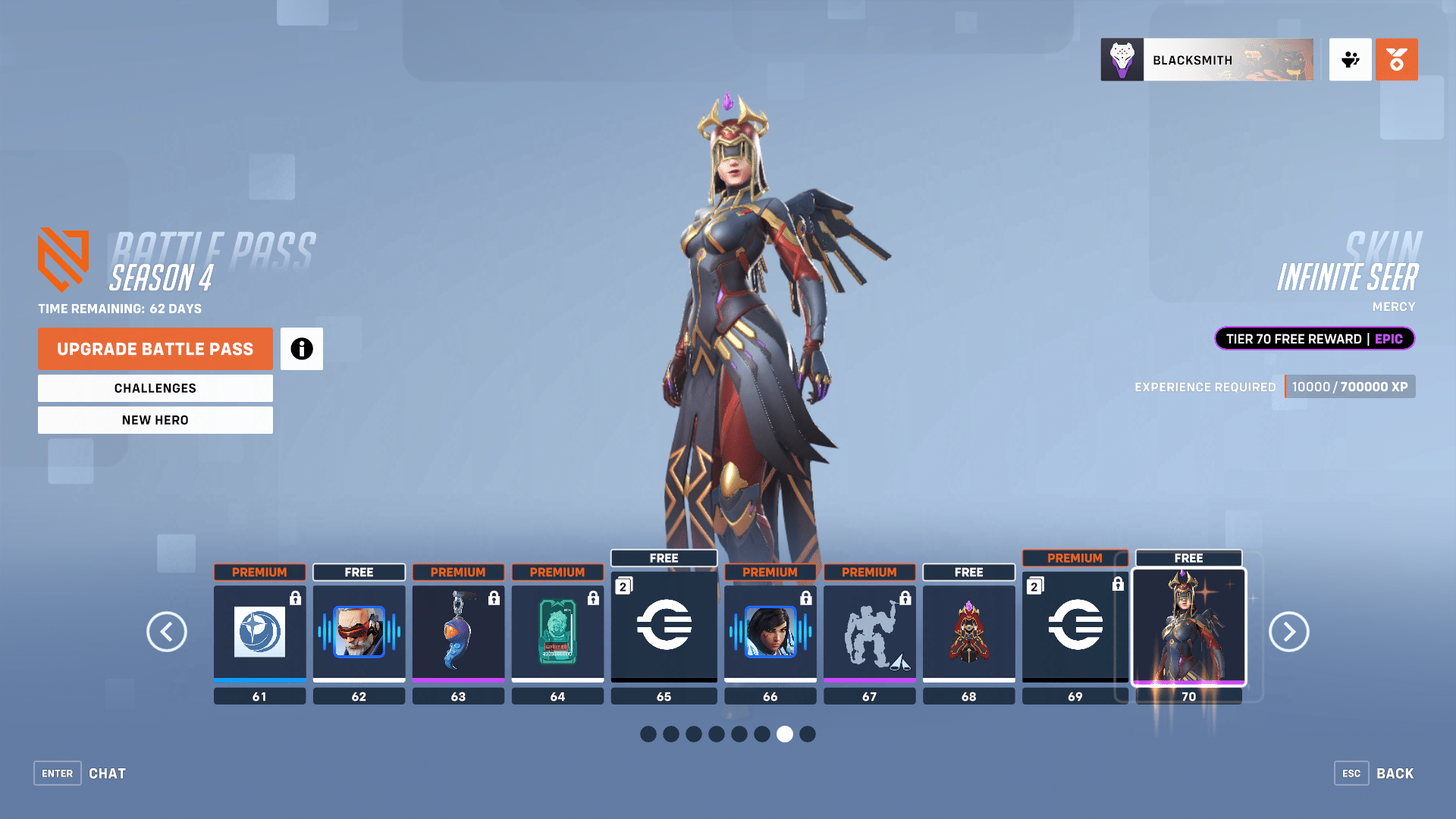
Task: Open the battle pass info tooltip button
Action: point(301,349)
